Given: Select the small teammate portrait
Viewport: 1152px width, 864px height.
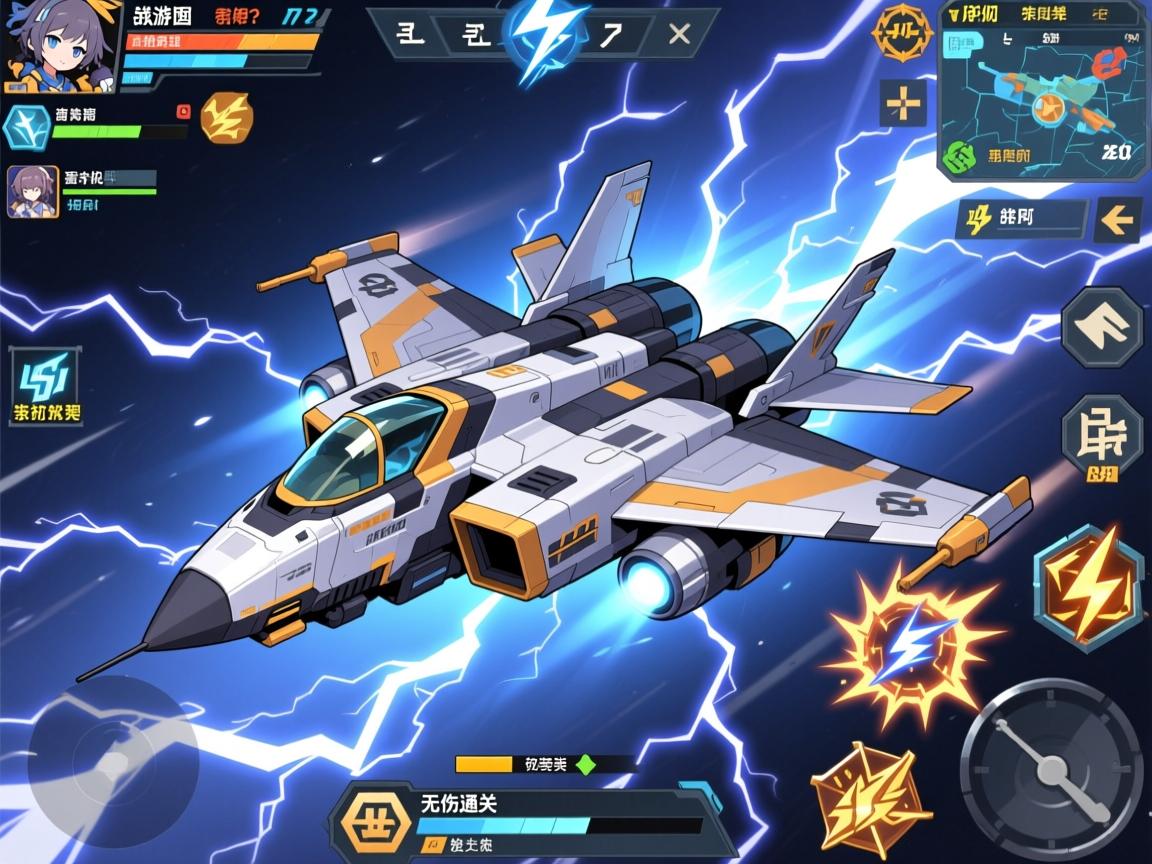Looking at the screenshot, I should click(33, 191).
